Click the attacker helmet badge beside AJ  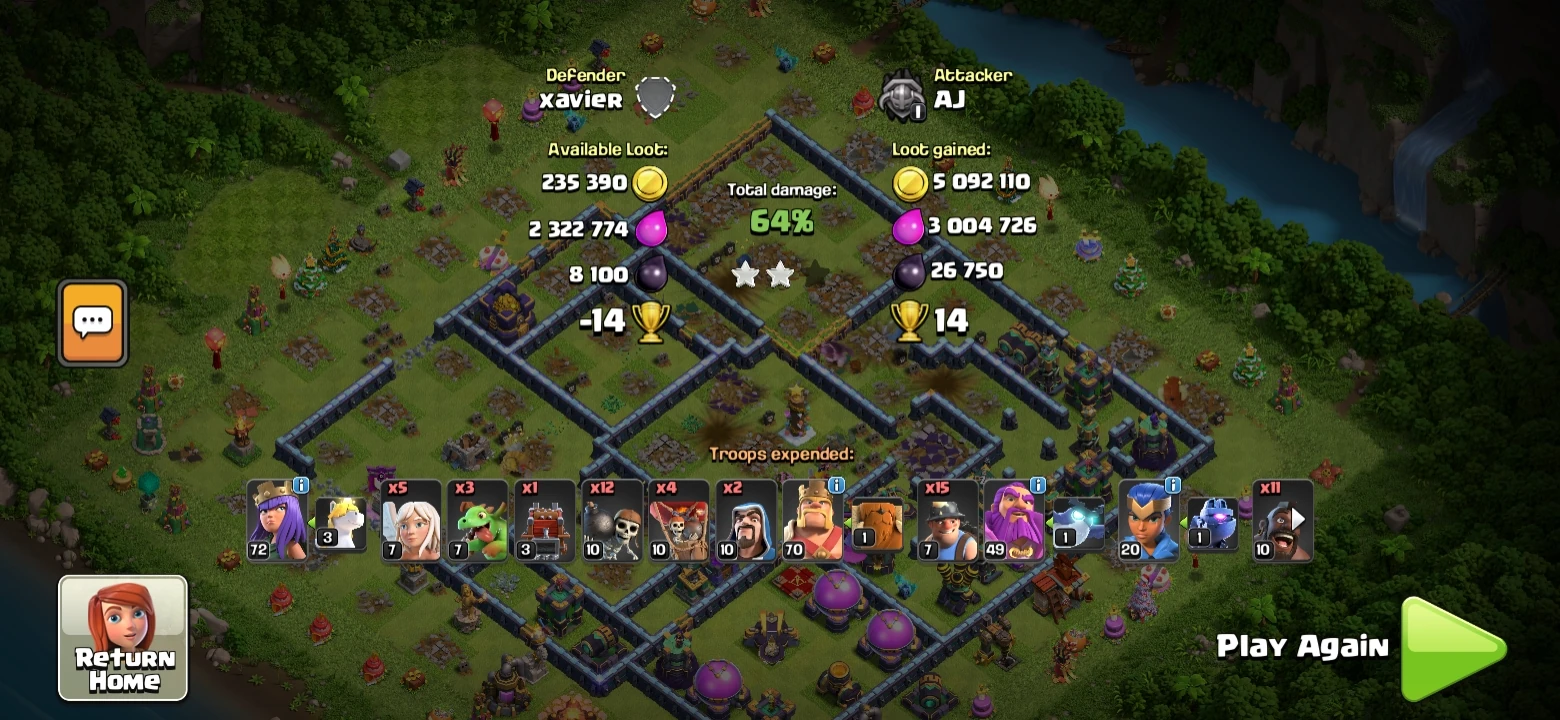pos(901,95)
